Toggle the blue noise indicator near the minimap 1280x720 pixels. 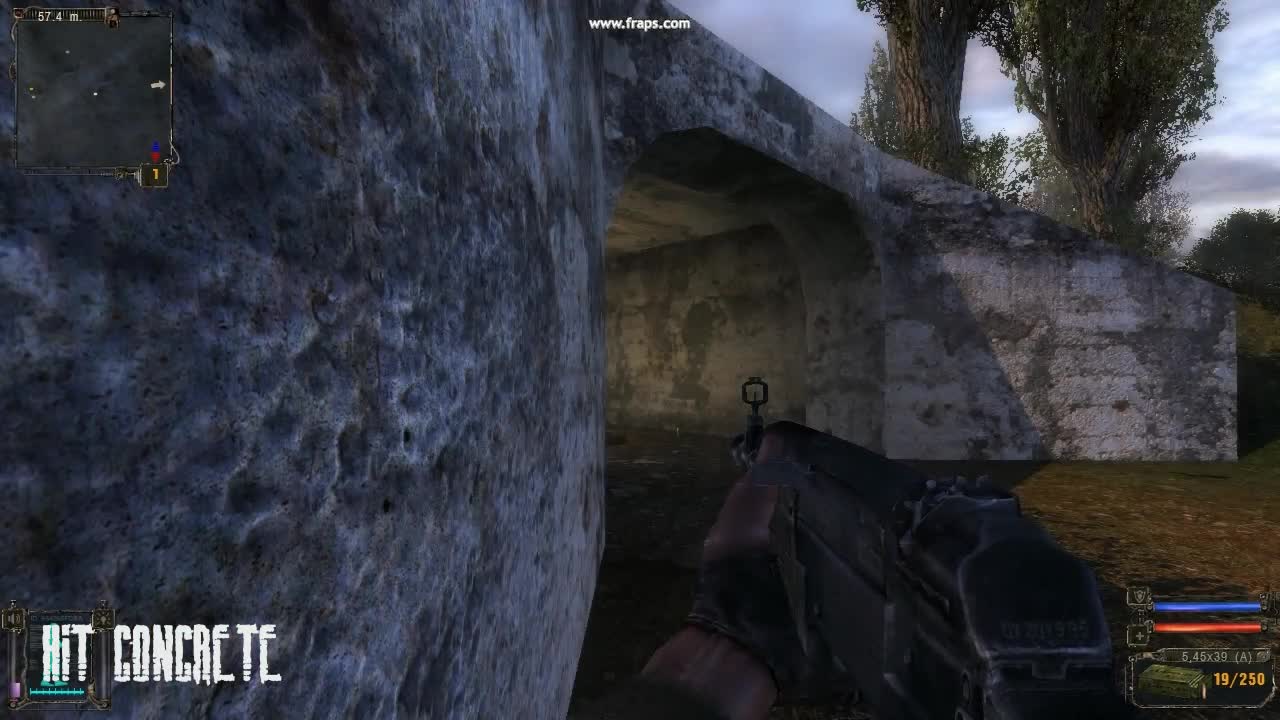click(x=156, y=144)
